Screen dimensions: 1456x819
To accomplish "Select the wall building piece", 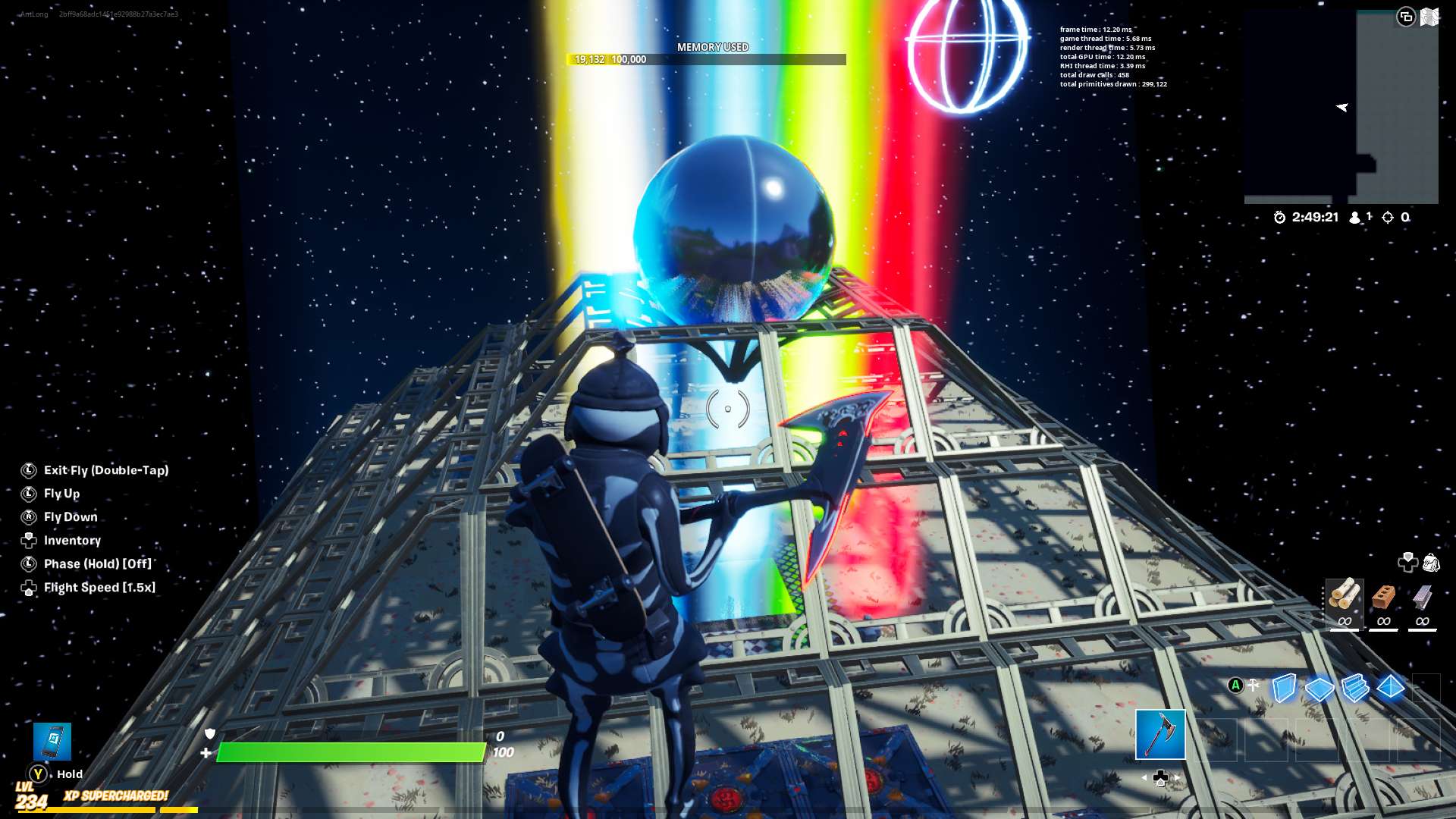I will [x=1284, y=689].
